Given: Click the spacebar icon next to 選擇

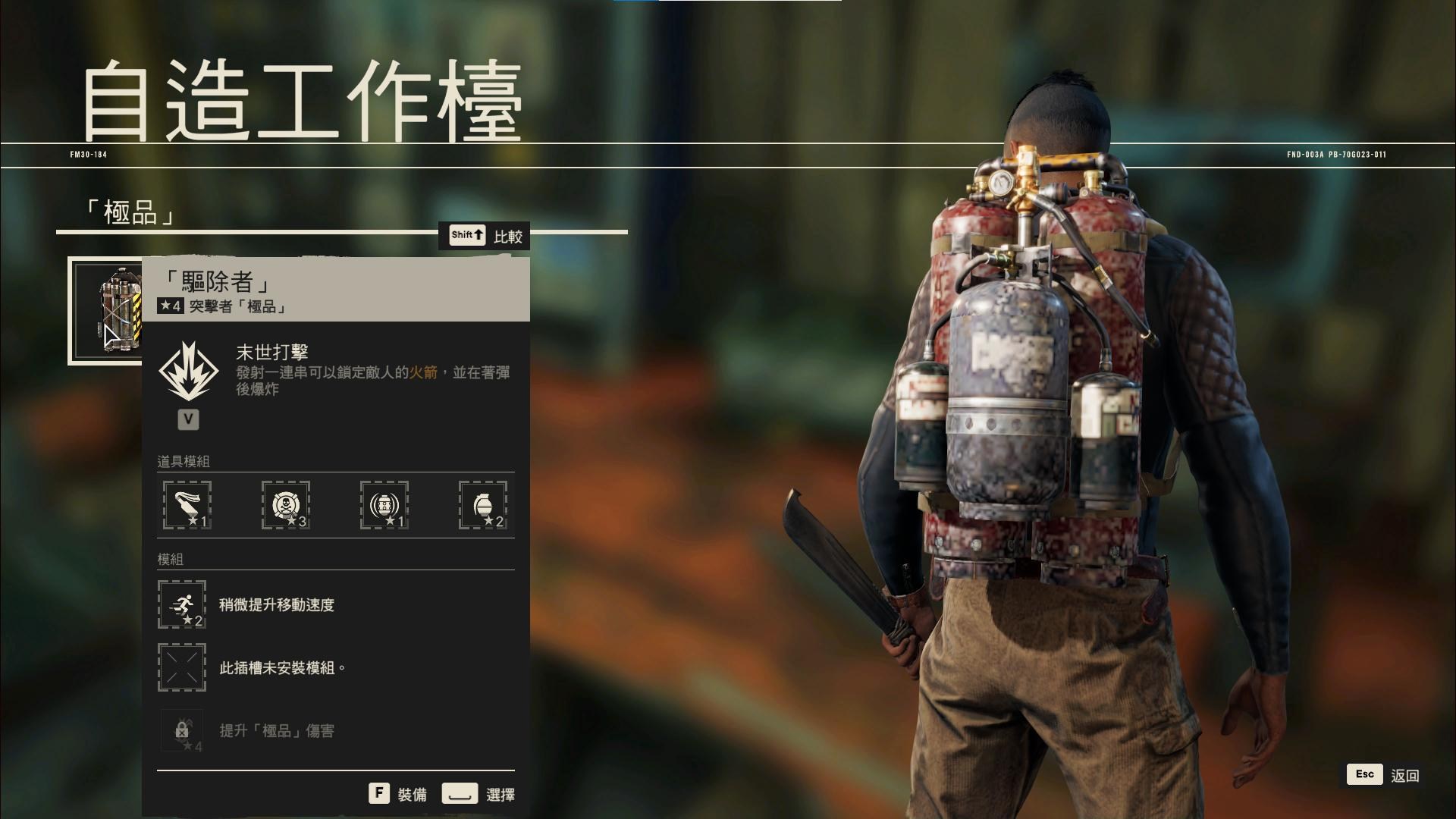Looking at the screenshot, I should pyautogui.click(x=459, y=793).
